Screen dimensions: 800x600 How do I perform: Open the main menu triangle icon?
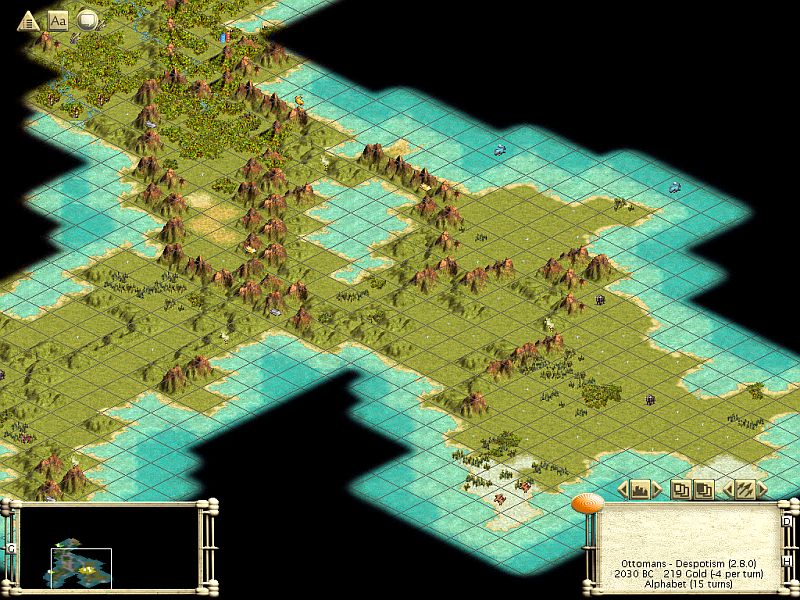pos(28,19)
